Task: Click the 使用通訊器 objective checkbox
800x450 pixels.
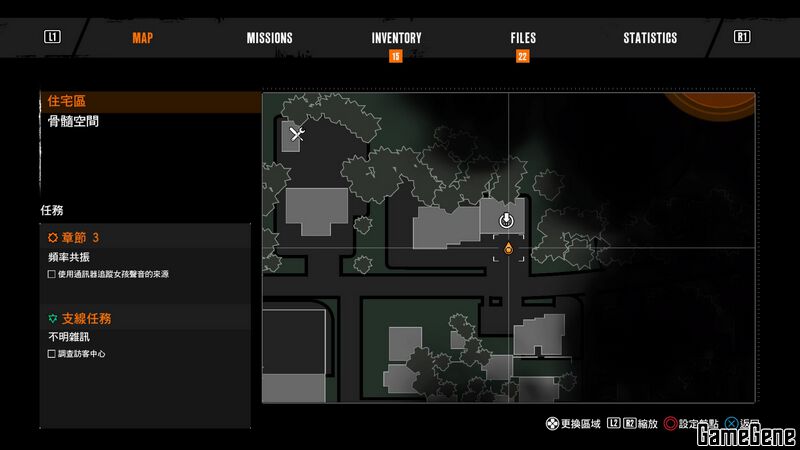Action: (52, 274)
